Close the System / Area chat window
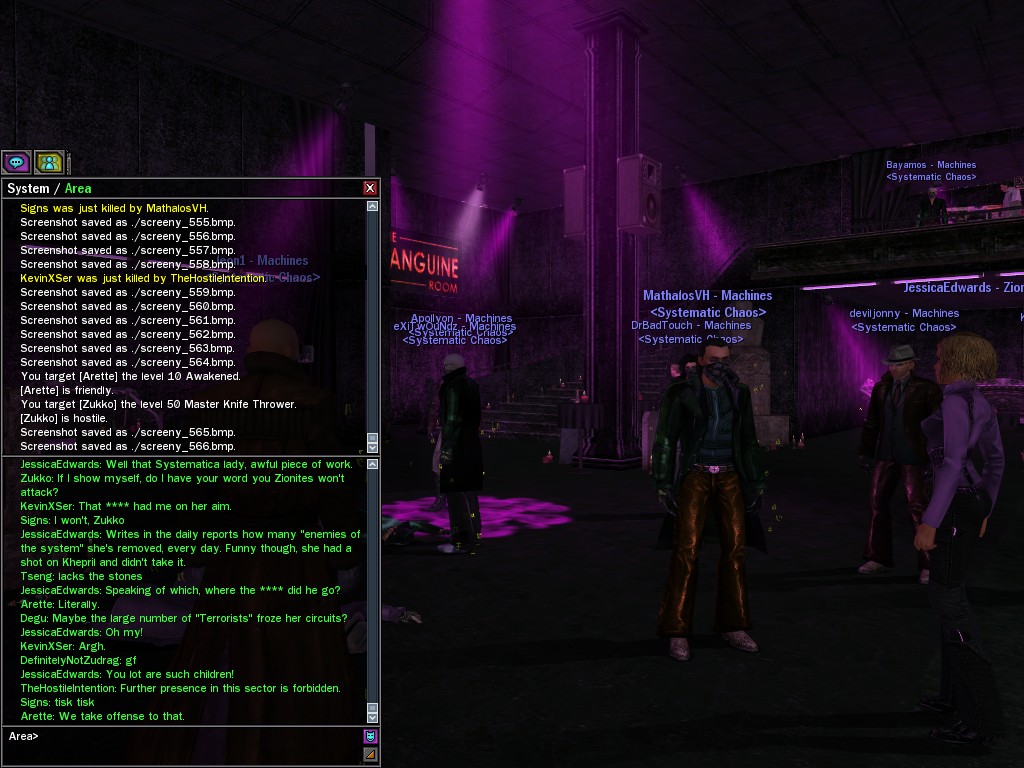The width and height of the screenshot is (1024, 768). coord(370,188)
